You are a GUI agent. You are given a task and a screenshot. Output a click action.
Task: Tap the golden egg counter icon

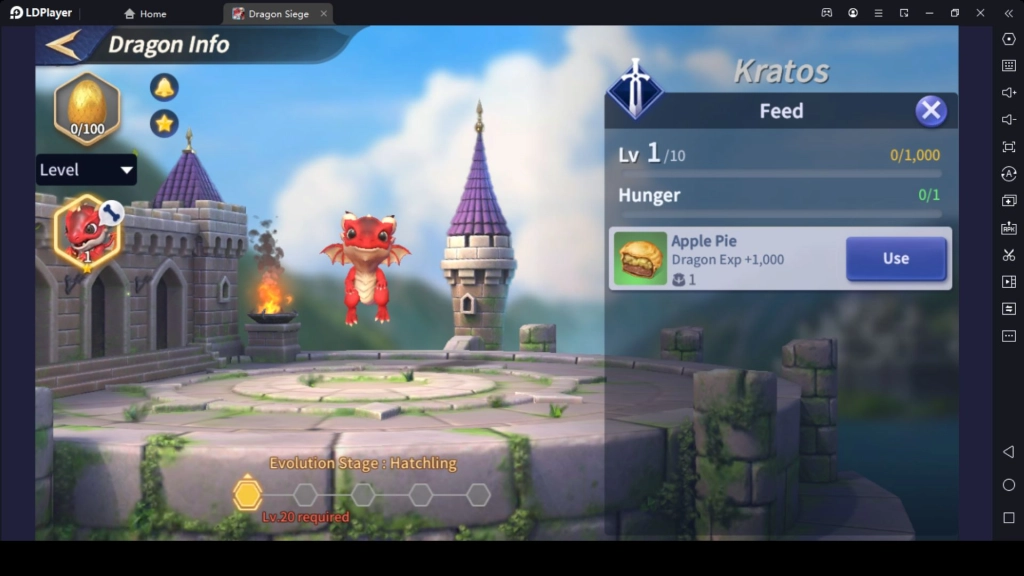pos(87,108)
